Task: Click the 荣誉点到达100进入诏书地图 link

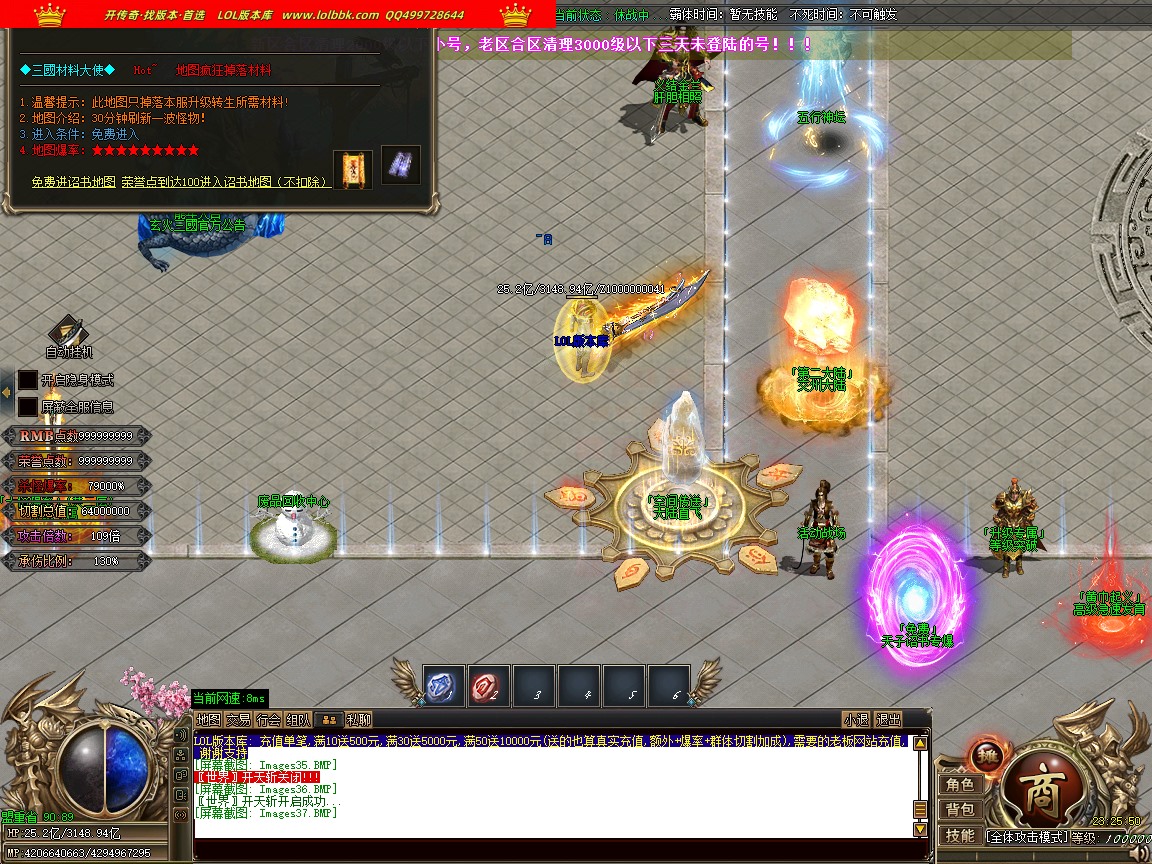Action: coord(225,182)
